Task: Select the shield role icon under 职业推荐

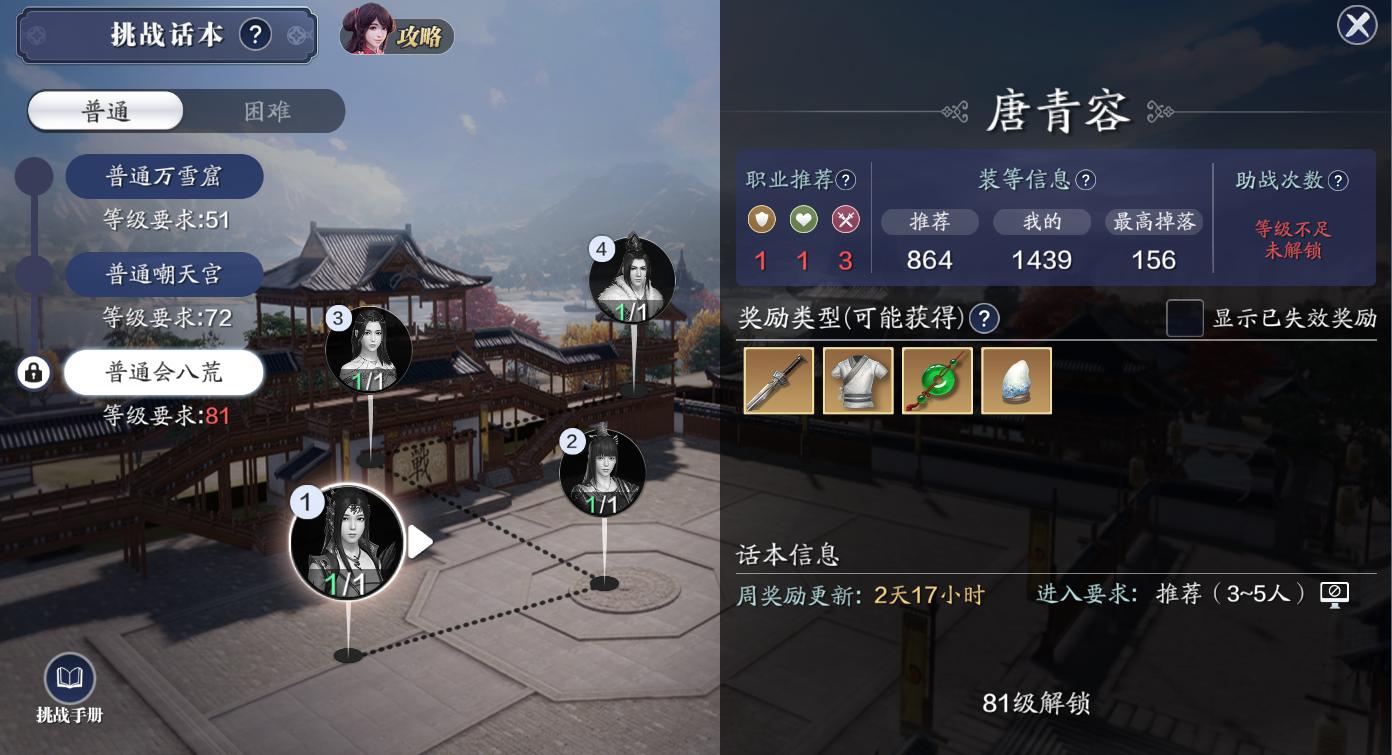Action: [761, 220]
